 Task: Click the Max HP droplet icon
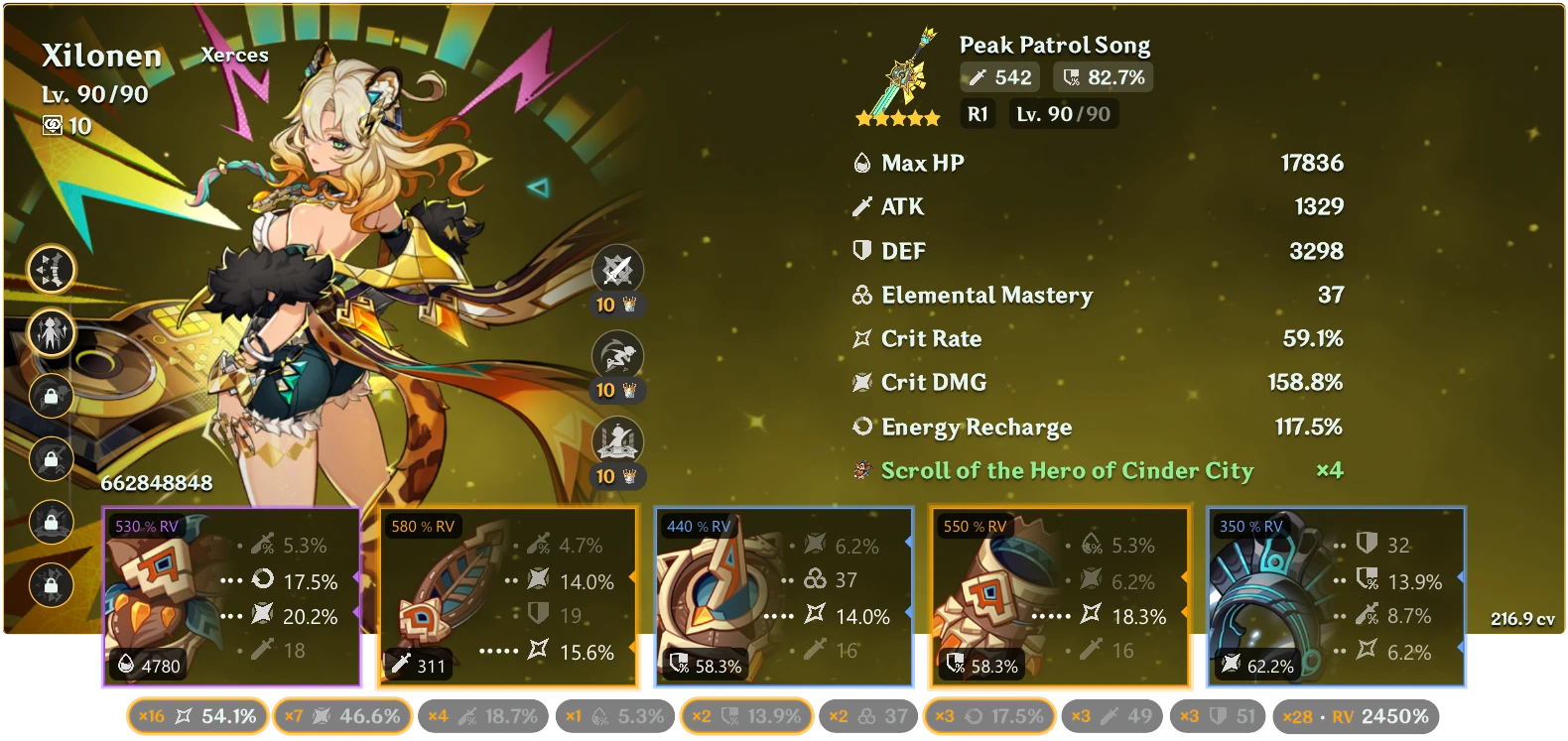coord(862,162)
